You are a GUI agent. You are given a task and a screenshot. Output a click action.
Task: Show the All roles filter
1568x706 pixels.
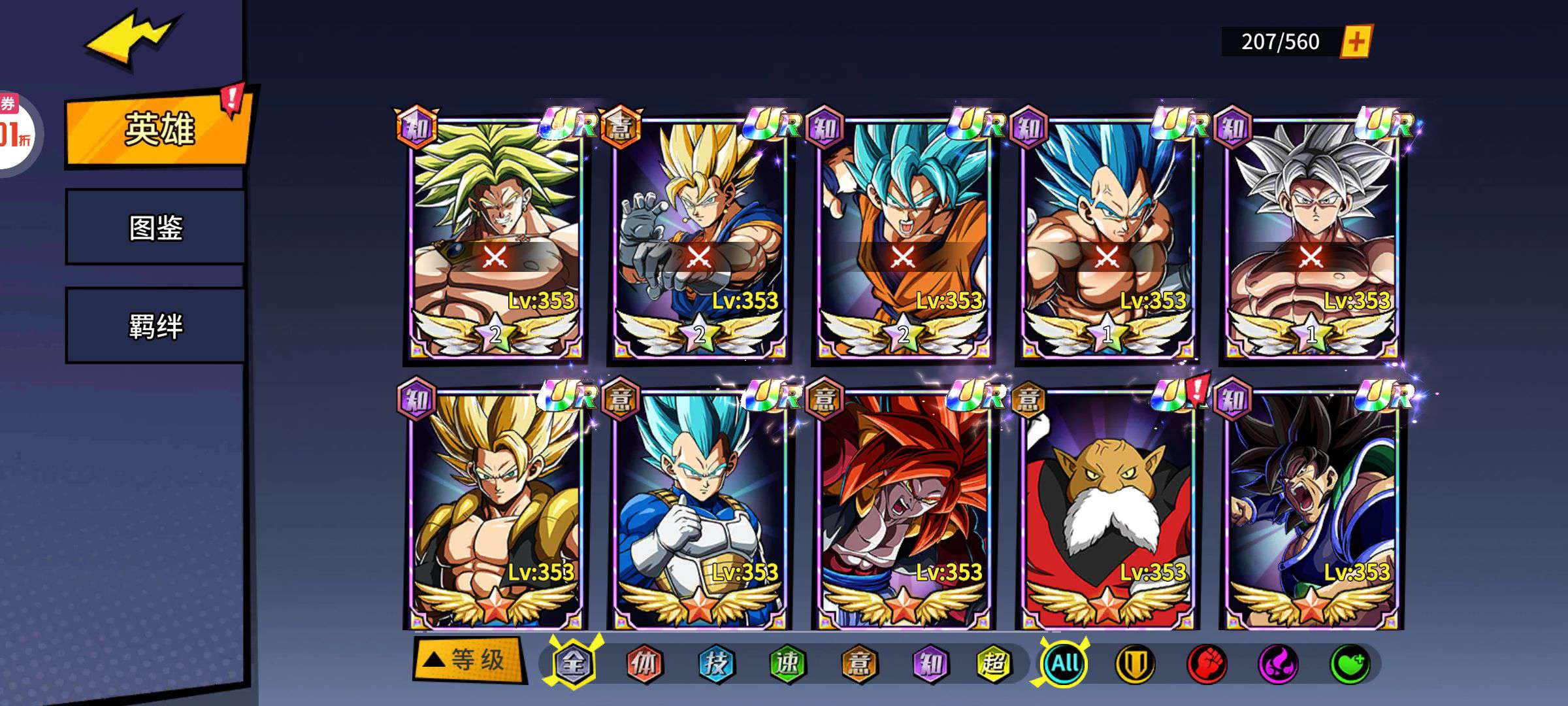pyautogui.click(x=1065, y=664)
